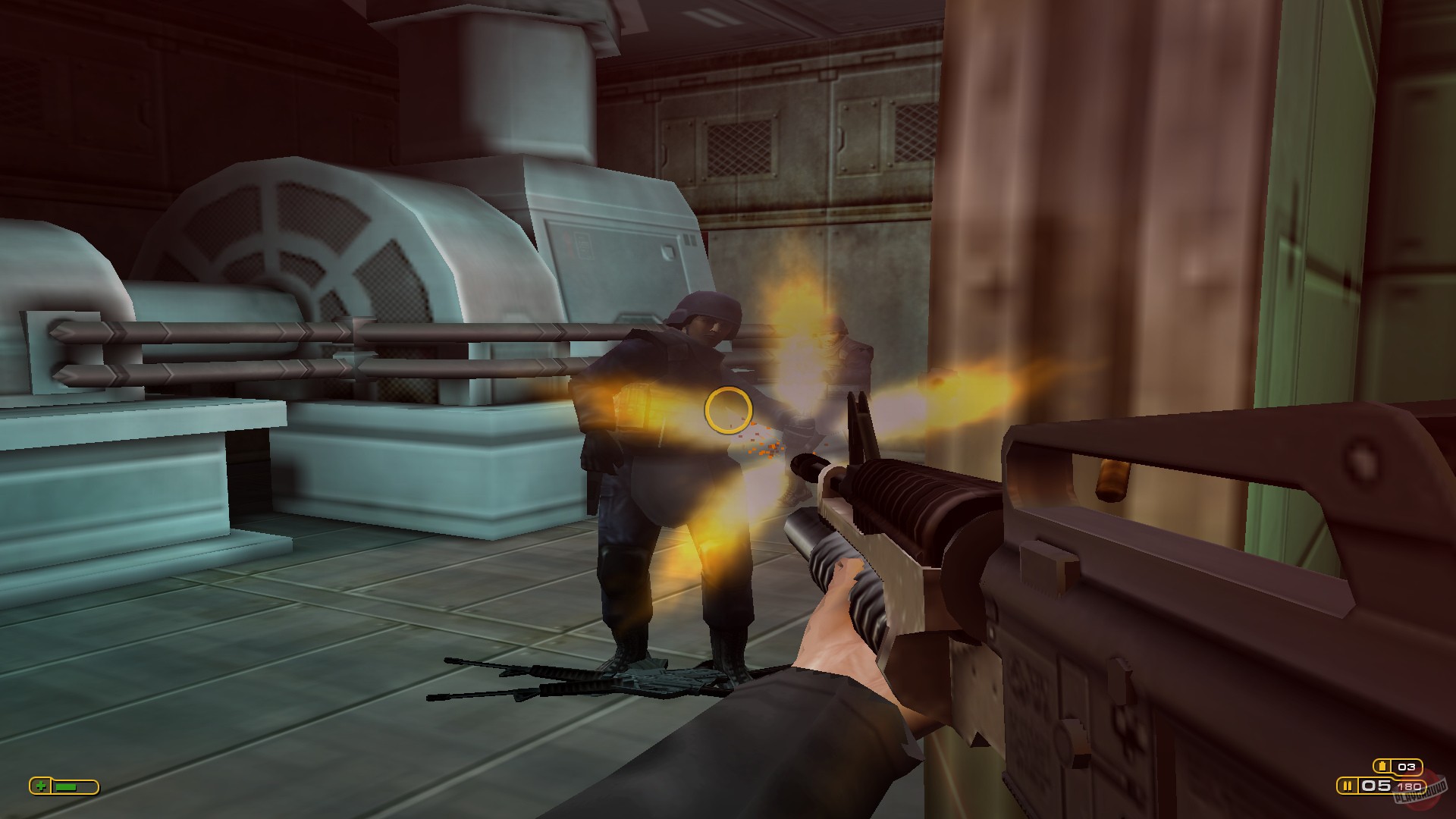Click the grenade count icon showing 03
Image resolution: width=1456 pixels, height=819 pixels.
click(x=1382, y=765)
